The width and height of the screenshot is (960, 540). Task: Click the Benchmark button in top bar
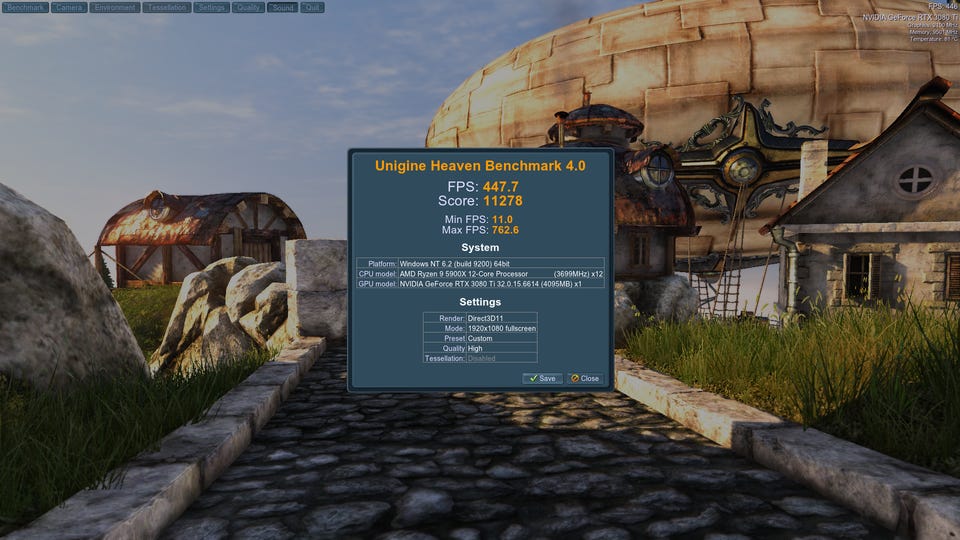click(25, 7)
